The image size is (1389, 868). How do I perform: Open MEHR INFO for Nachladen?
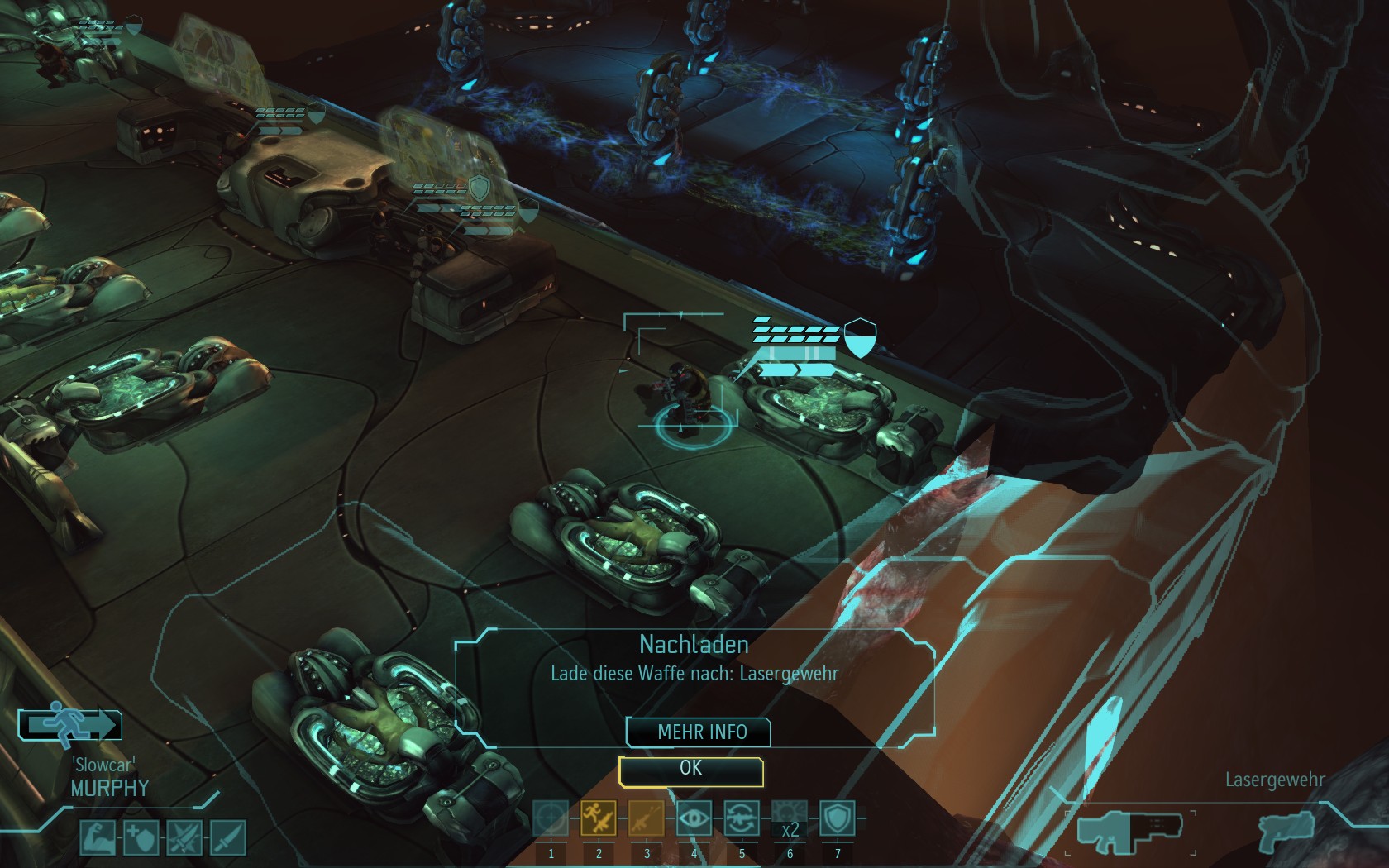tap(701, 732)
